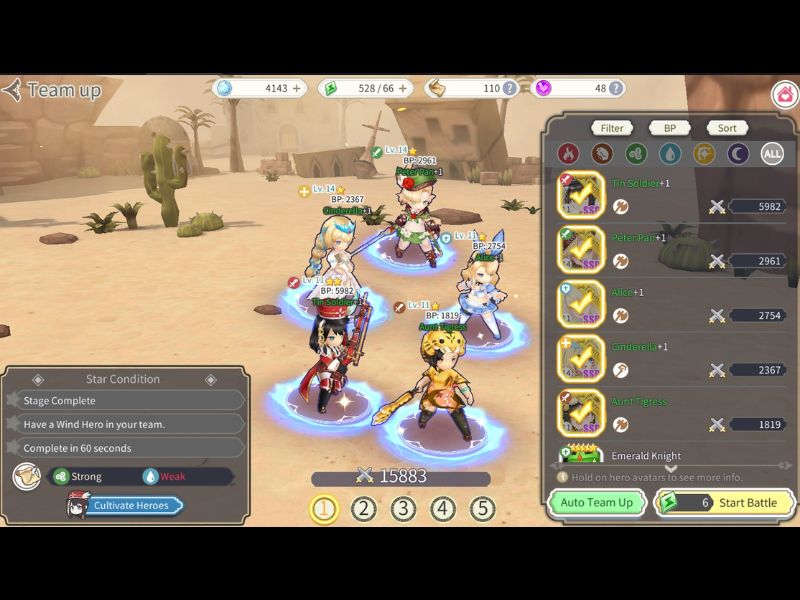Deselect Cinderella hero avatar in list

(581, 358)
